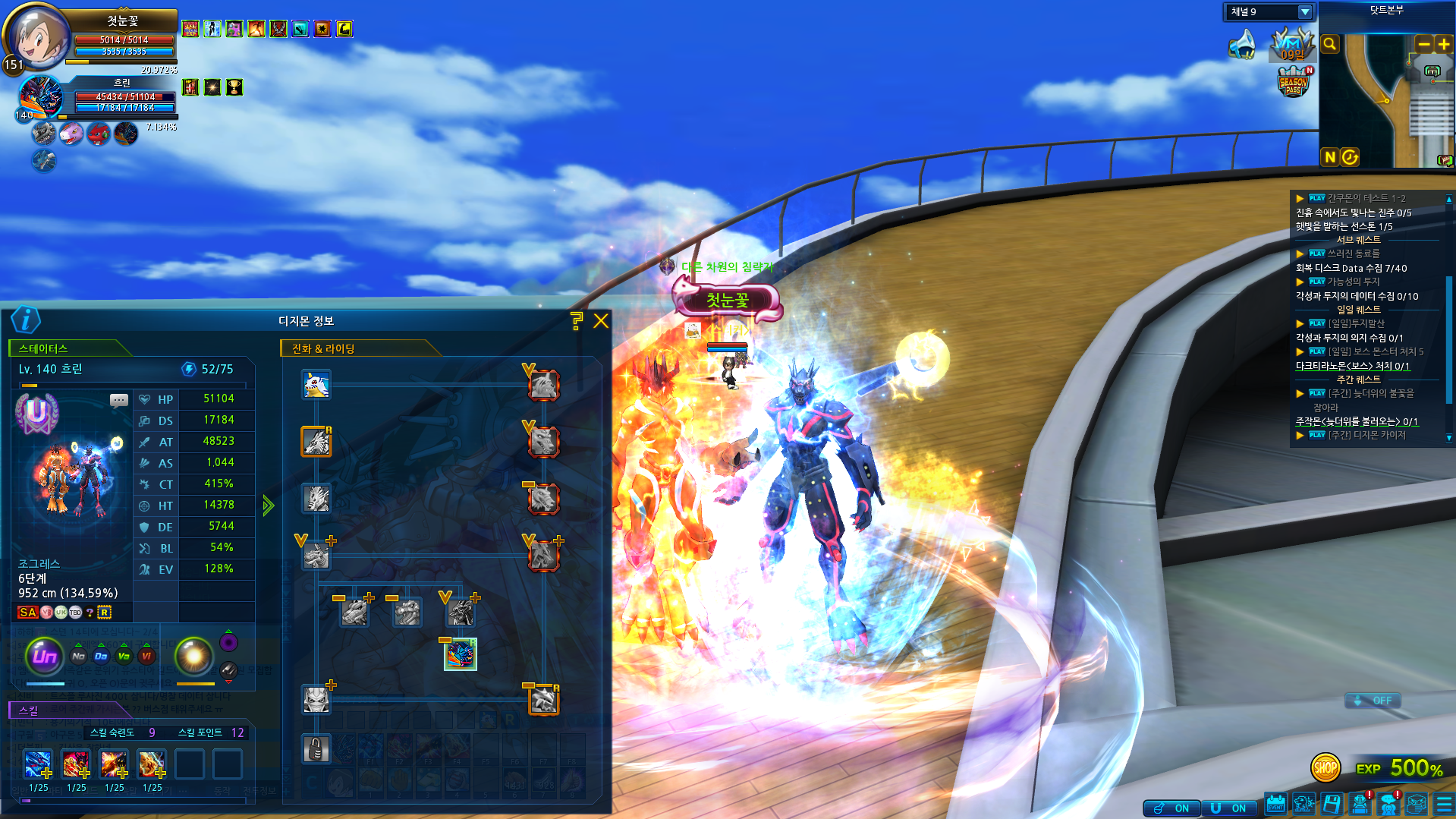Click the locked padlock evolution slot
Viewport: 1456px width, 819px height.
(x=316, y=749)
